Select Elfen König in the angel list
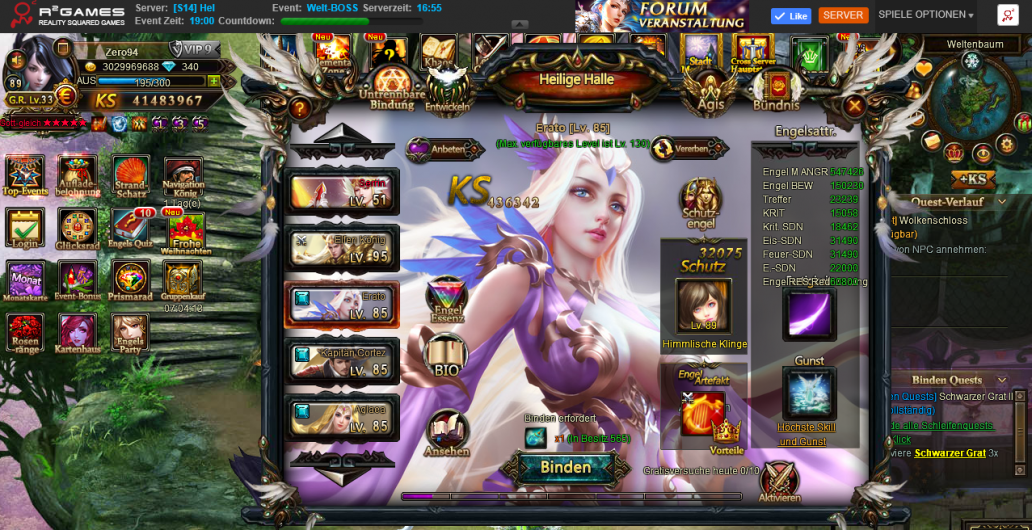Screen dimensions: 1032x530 point(343,248)
